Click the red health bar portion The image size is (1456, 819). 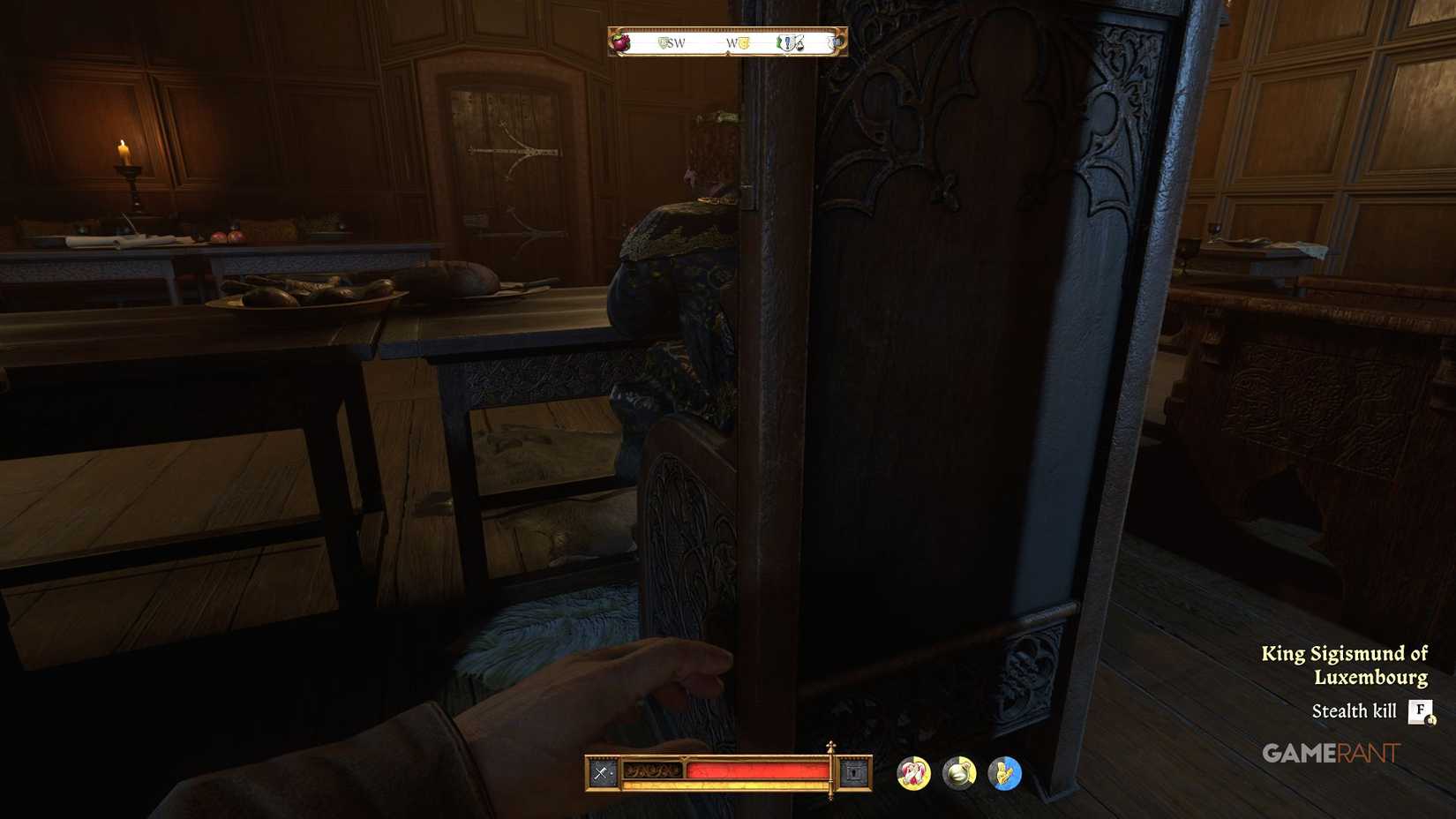pyautogui.click(x=759, y=770)
